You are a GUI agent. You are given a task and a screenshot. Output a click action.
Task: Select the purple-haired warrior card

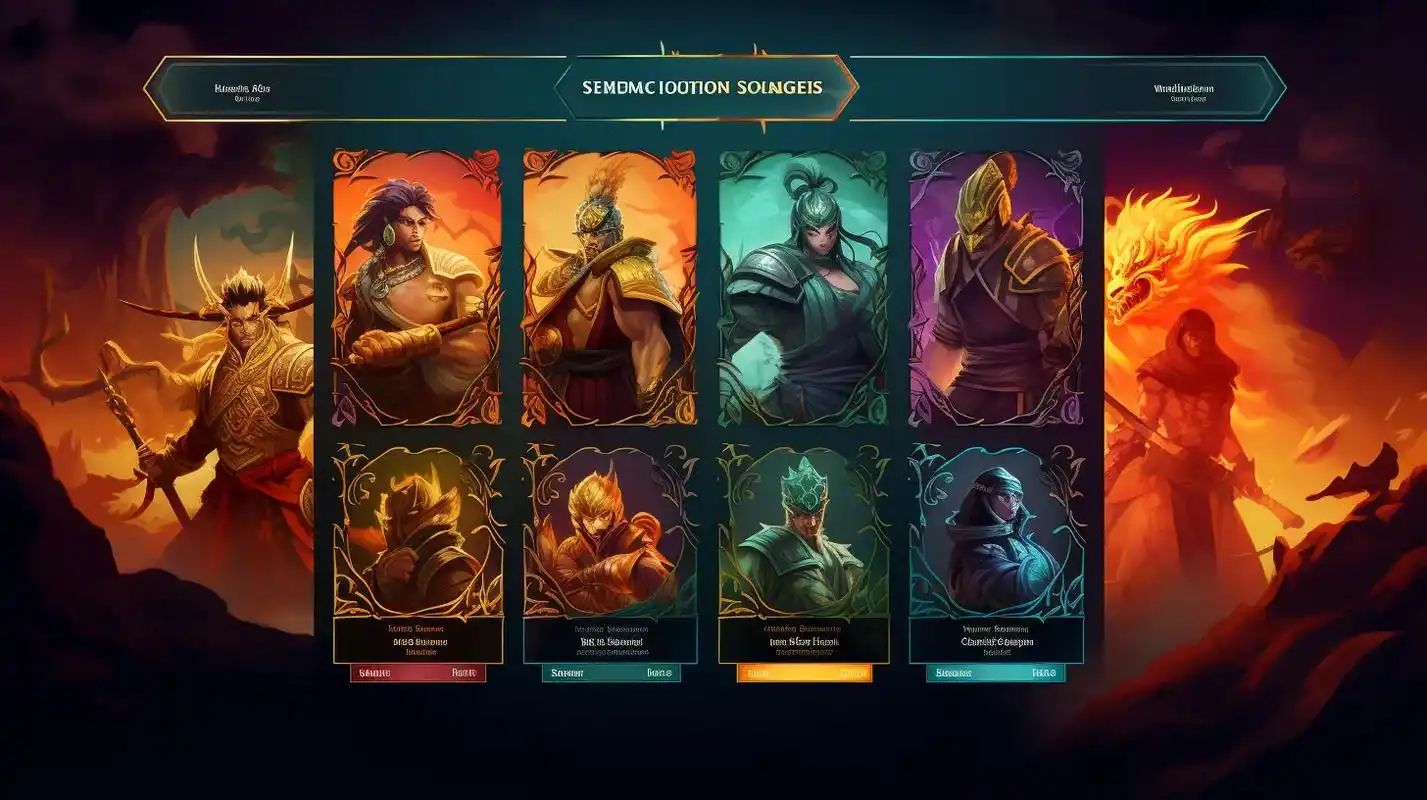click(x=417, y=287)
